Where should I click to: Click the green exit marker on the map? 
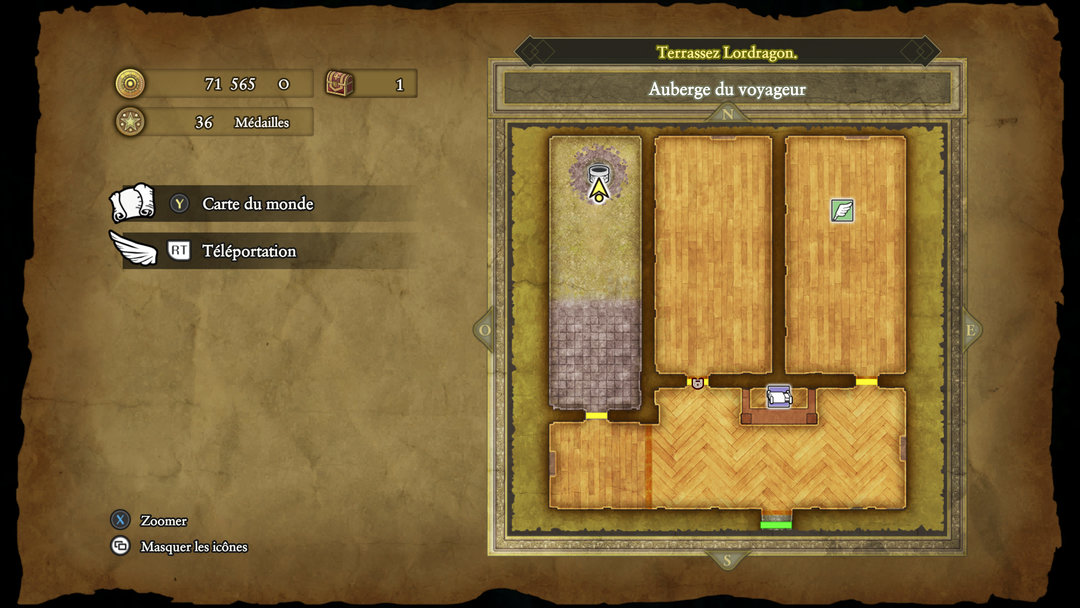click(776, 524)
